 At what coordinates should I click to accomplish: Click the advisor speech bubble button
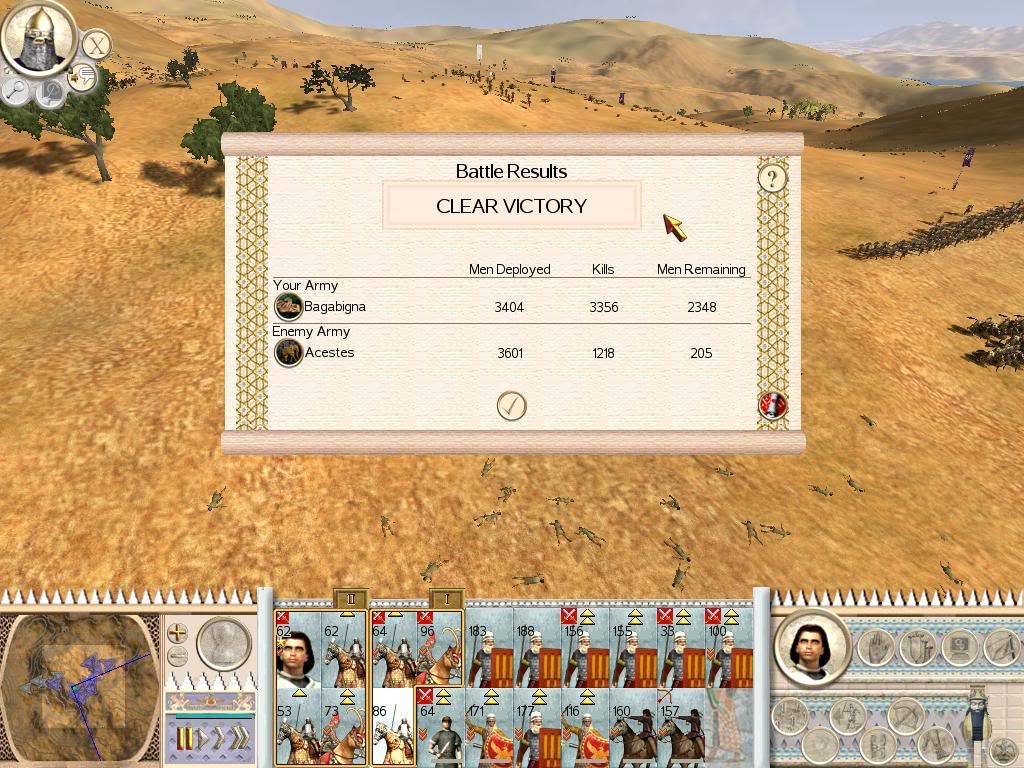(82, 76)
